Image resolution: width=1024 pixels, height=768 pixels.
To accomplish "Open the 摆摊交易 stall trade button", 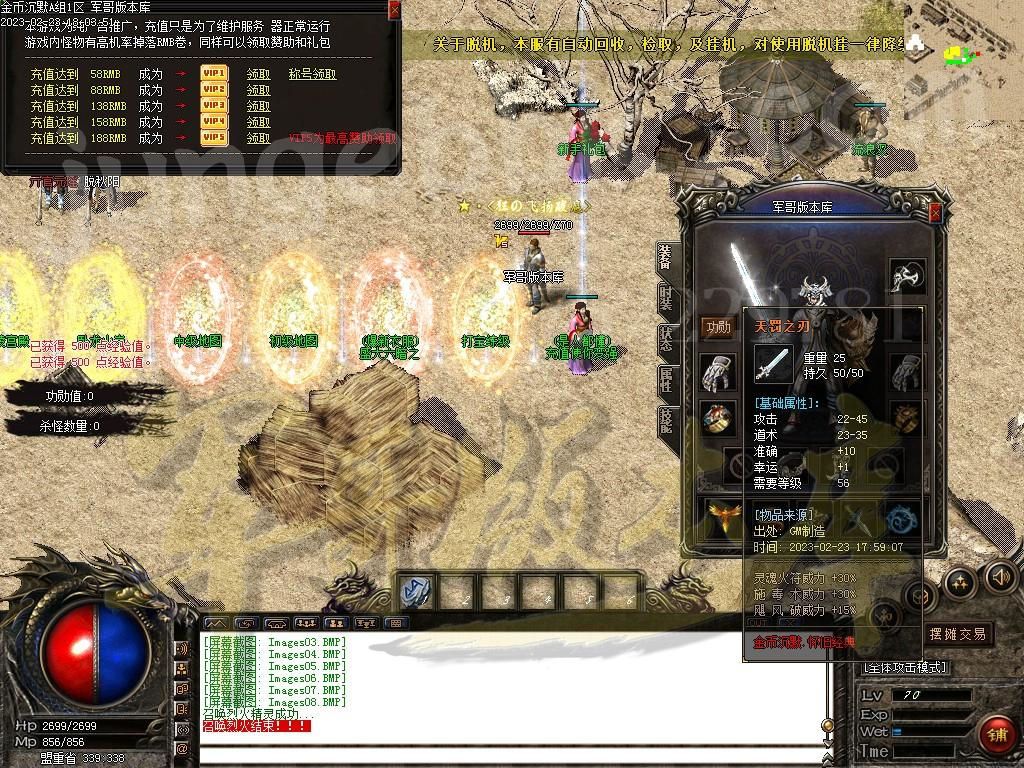I will (x=957, y=634).
